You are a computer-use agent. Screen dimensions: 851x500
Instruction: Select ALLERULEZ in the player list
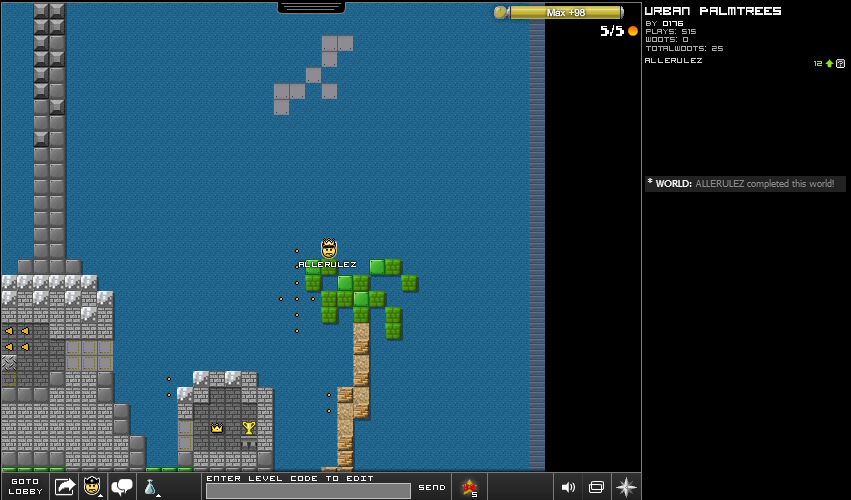(x=674, y=60)
